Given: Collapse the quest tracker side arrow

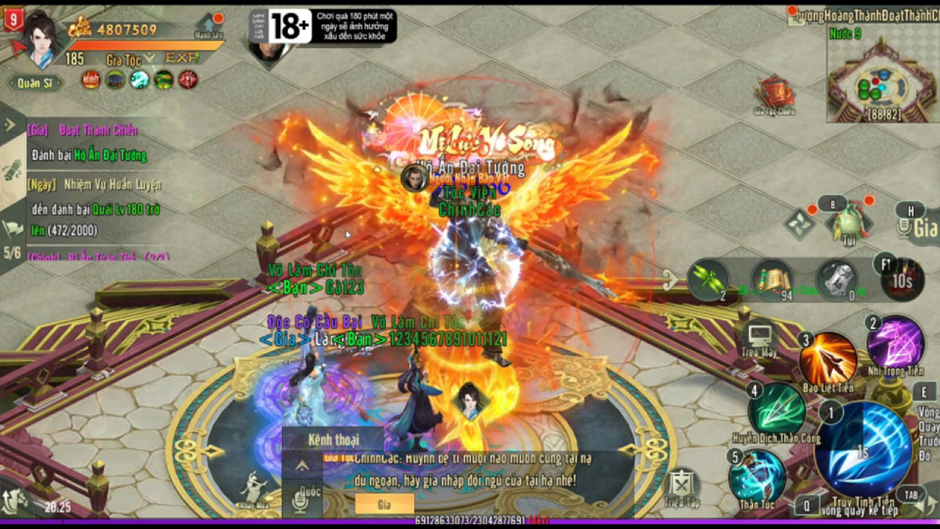Looking at the screenshot, I should tap(11, 125).
